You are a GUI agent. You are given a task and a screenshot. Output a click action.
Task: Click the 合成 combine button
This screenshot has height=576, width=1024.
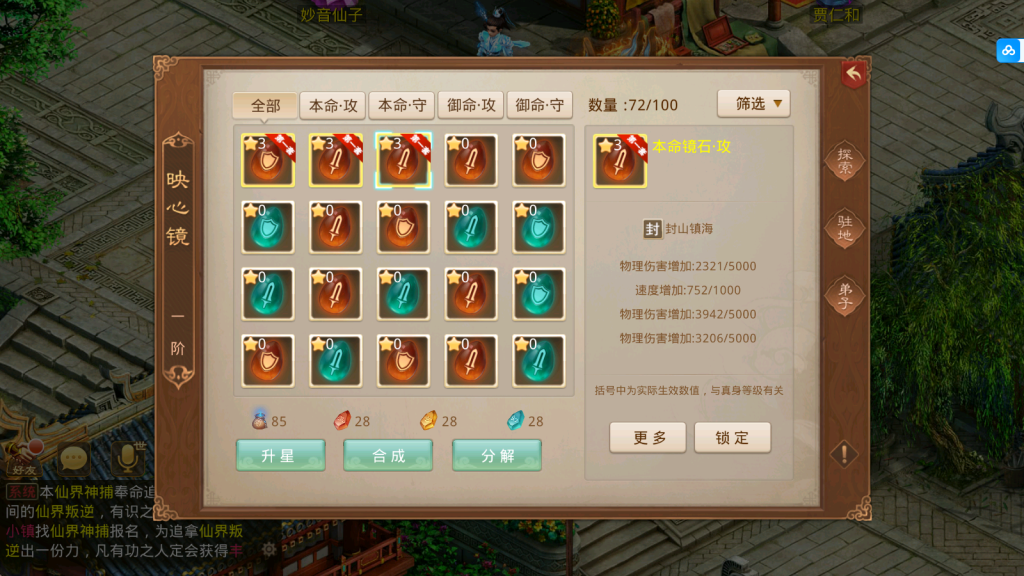point(388,455)
